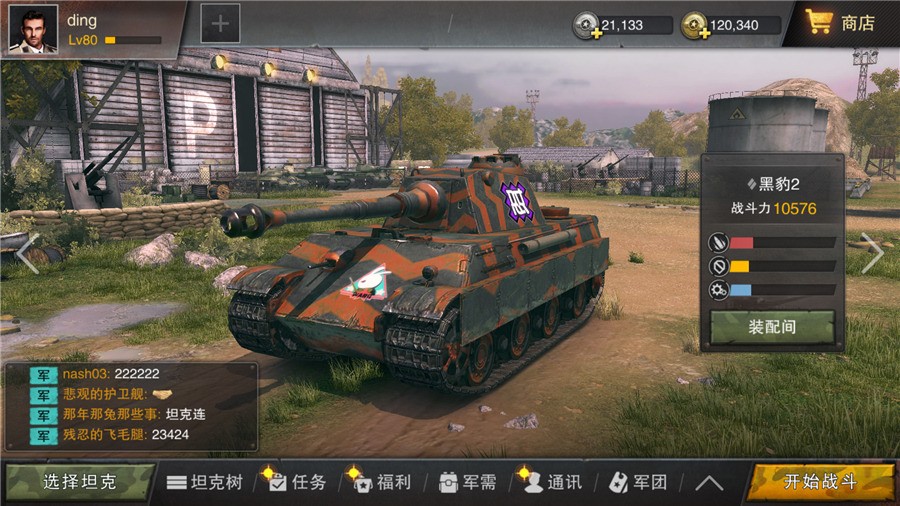
Task: Open the 福利 rewards menu
Action: point(382,482)
